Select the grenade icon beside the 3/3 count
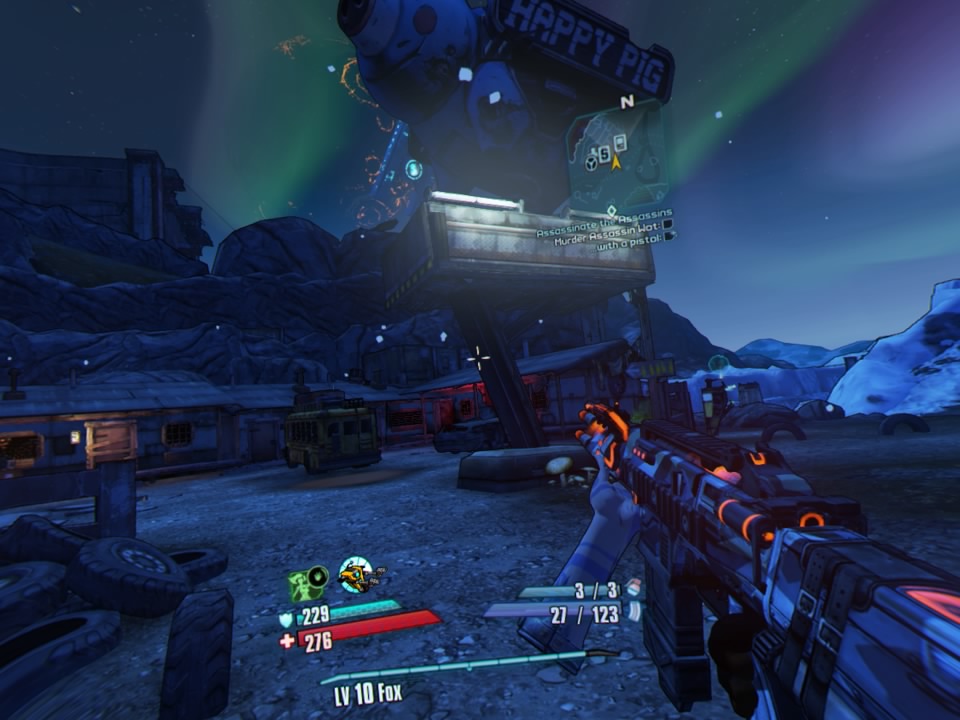Viewport: 960px width, 720px height. (633, 590)
